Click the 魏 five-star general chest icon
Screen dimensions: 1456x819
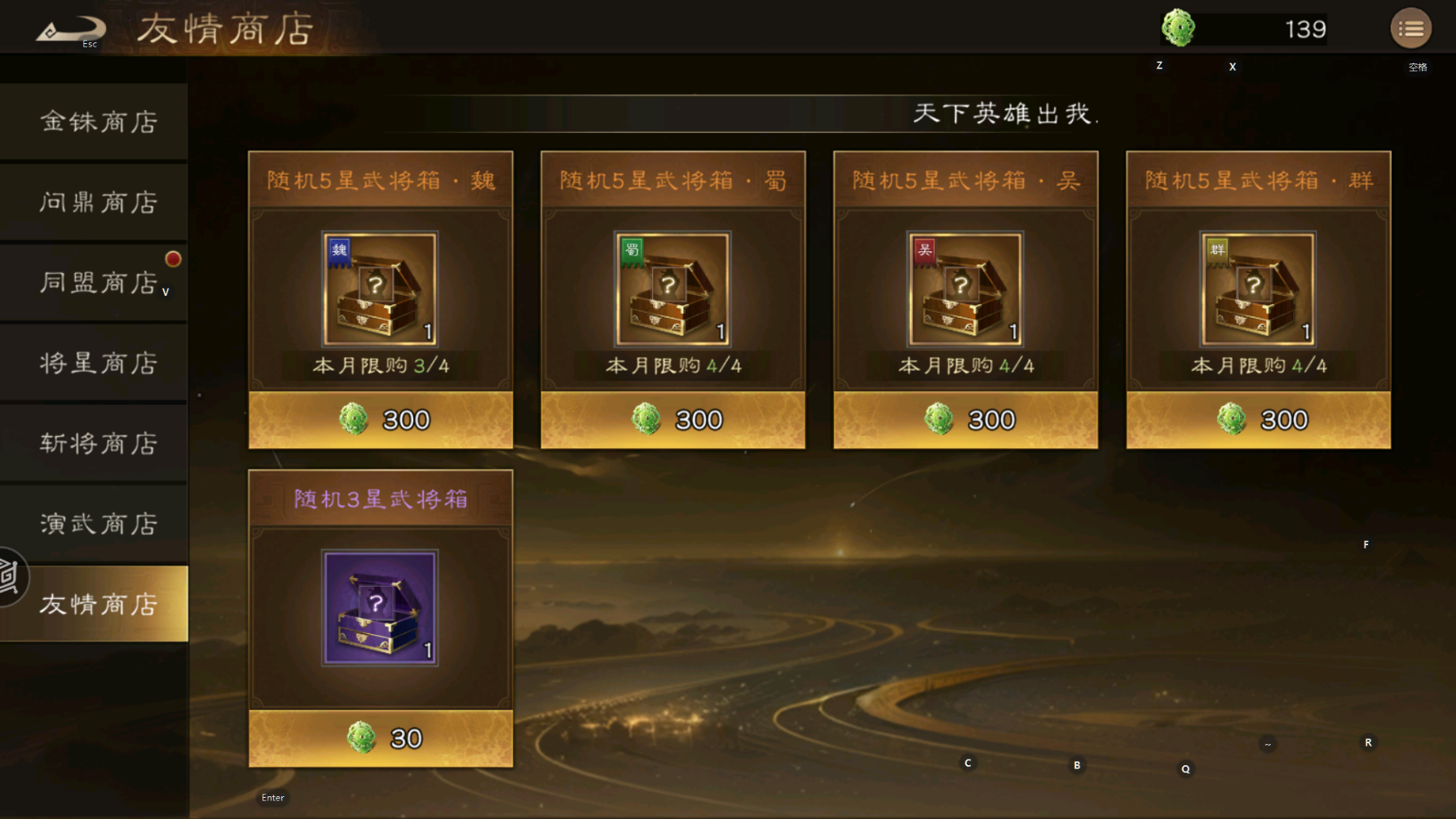pos(380,288)
